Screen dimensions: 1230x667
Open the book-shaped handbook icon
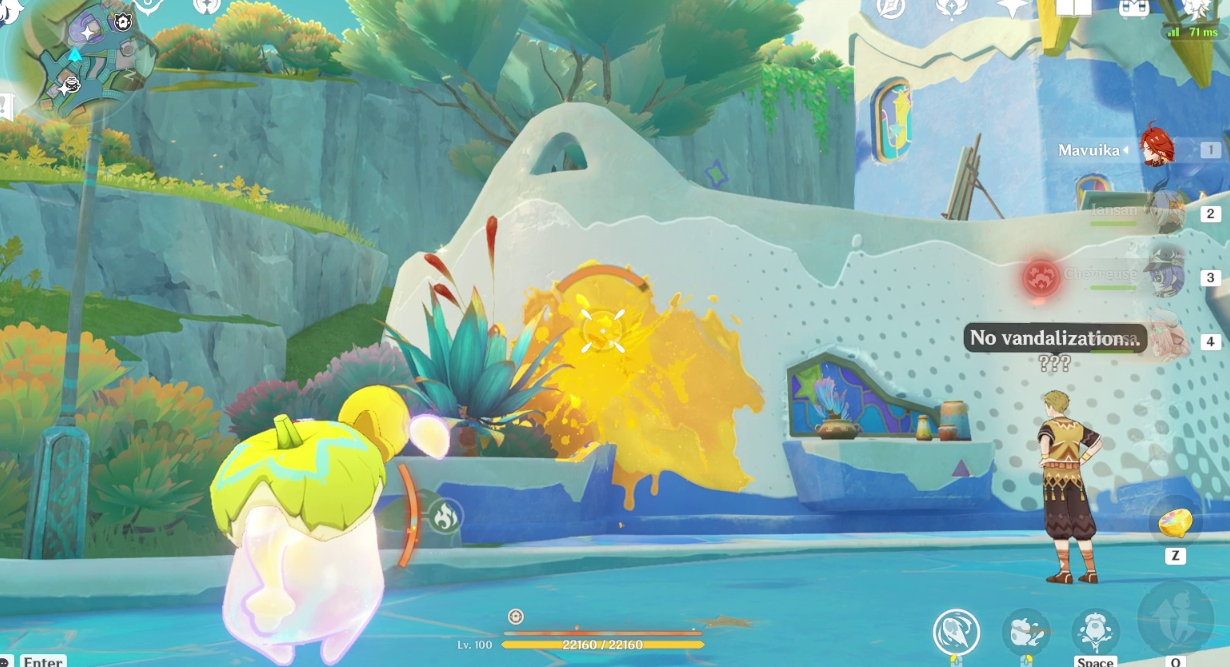pos(1074,8)
